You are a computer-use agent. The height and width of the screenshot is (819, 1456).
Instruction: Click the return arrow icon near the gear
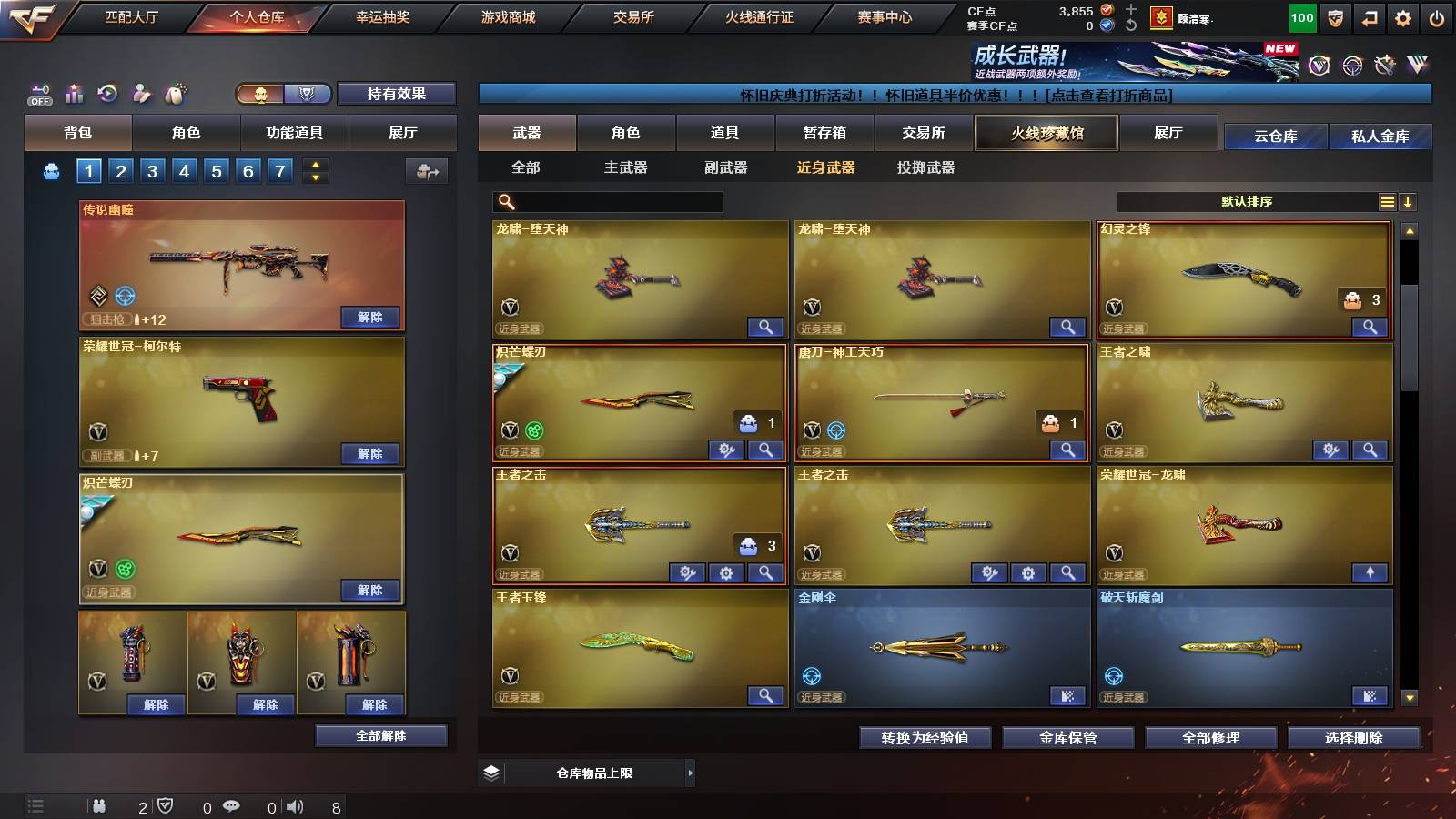1369,16
